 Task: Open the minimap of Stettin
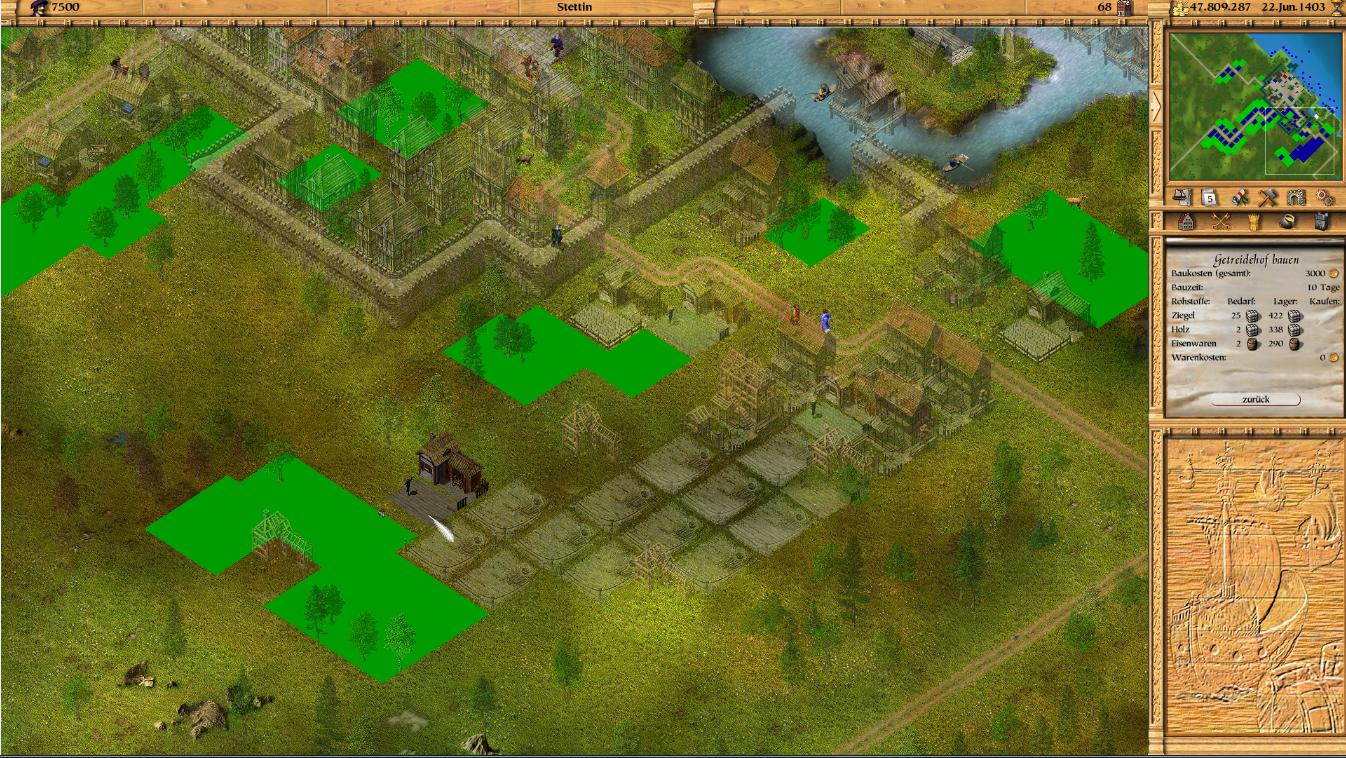[x=1255, y=106]
